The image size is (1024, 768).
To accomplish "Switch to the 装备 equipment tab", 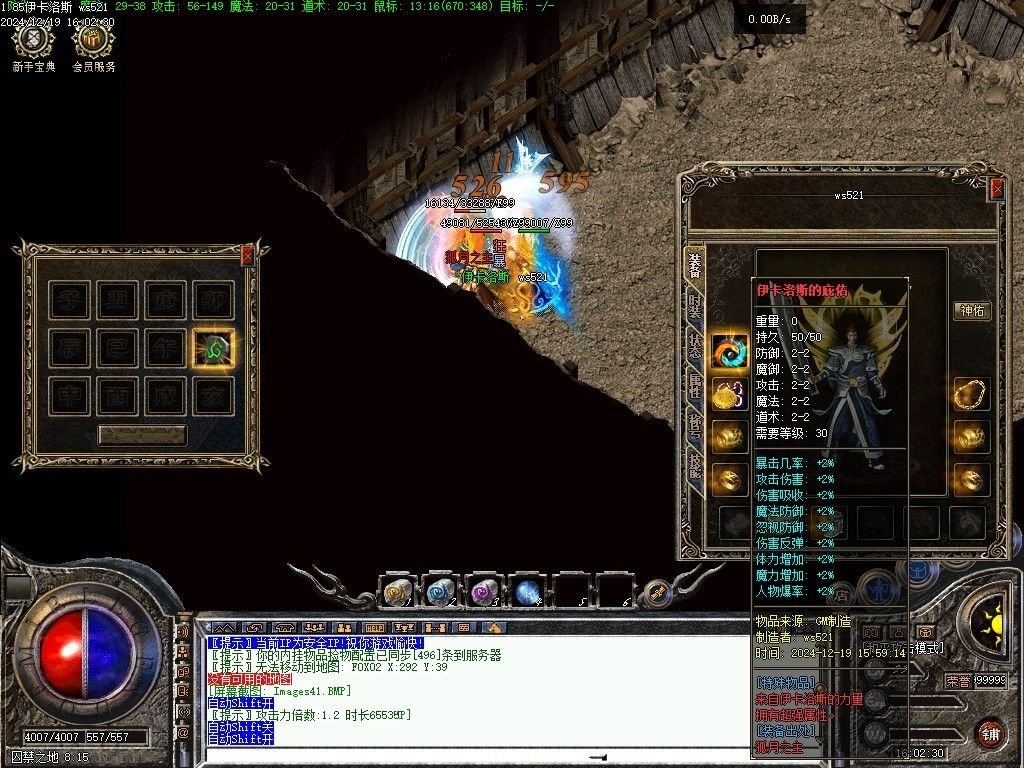I will (694, 265).
